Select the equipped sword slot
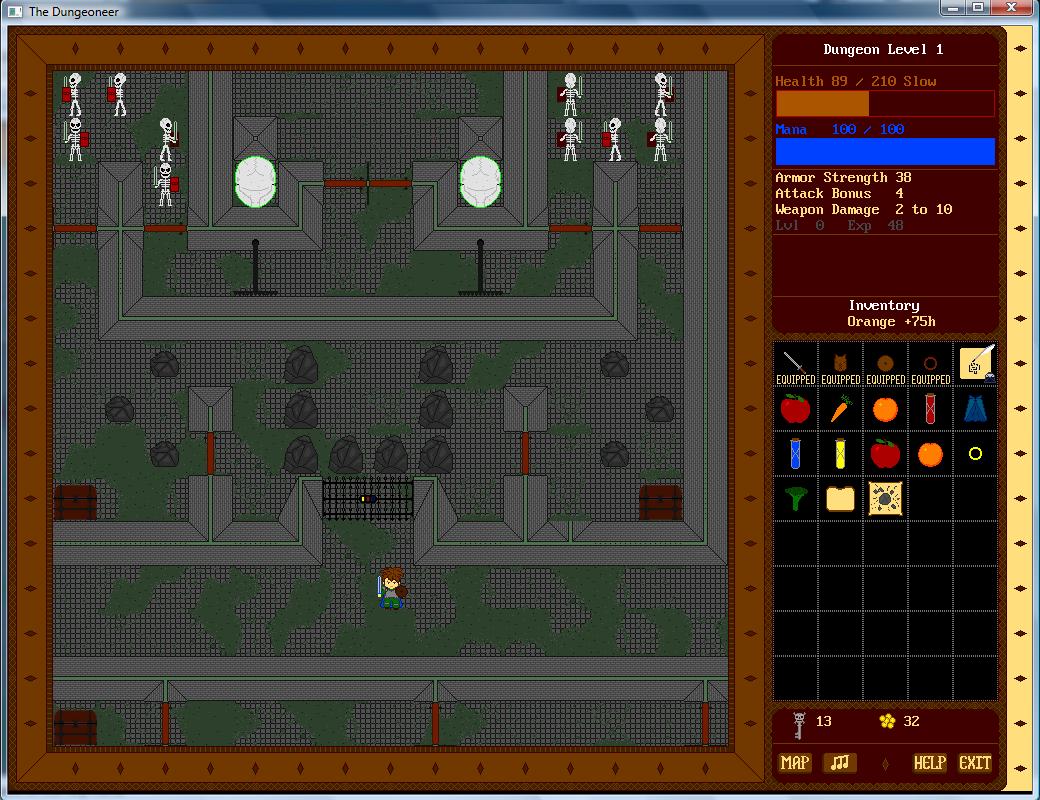The height and width of the screenshot is (800, 1040). click(x=796, y=364)
